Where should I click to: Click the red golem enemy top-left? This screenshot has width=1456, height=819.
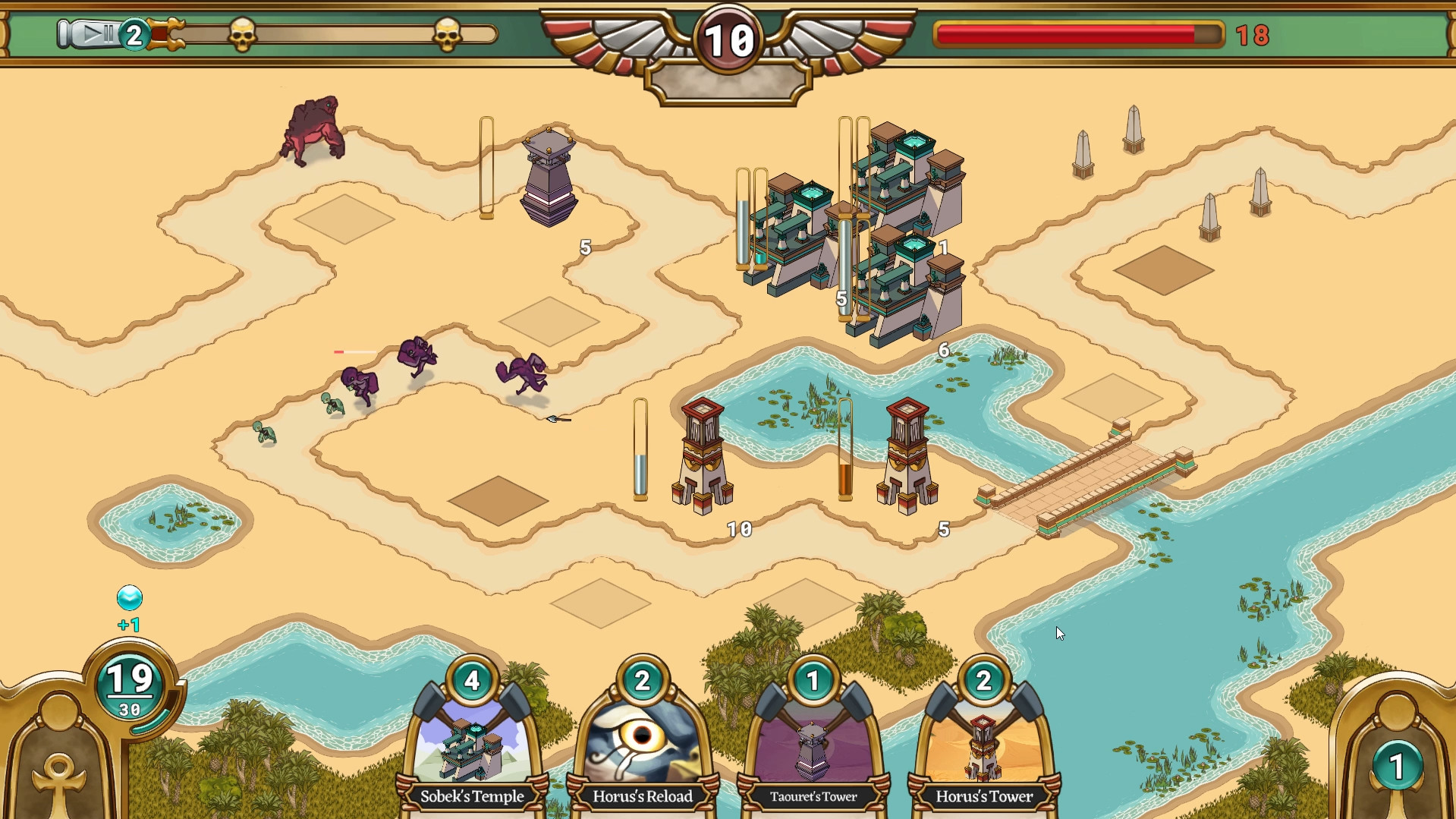(x=314, y=129)
